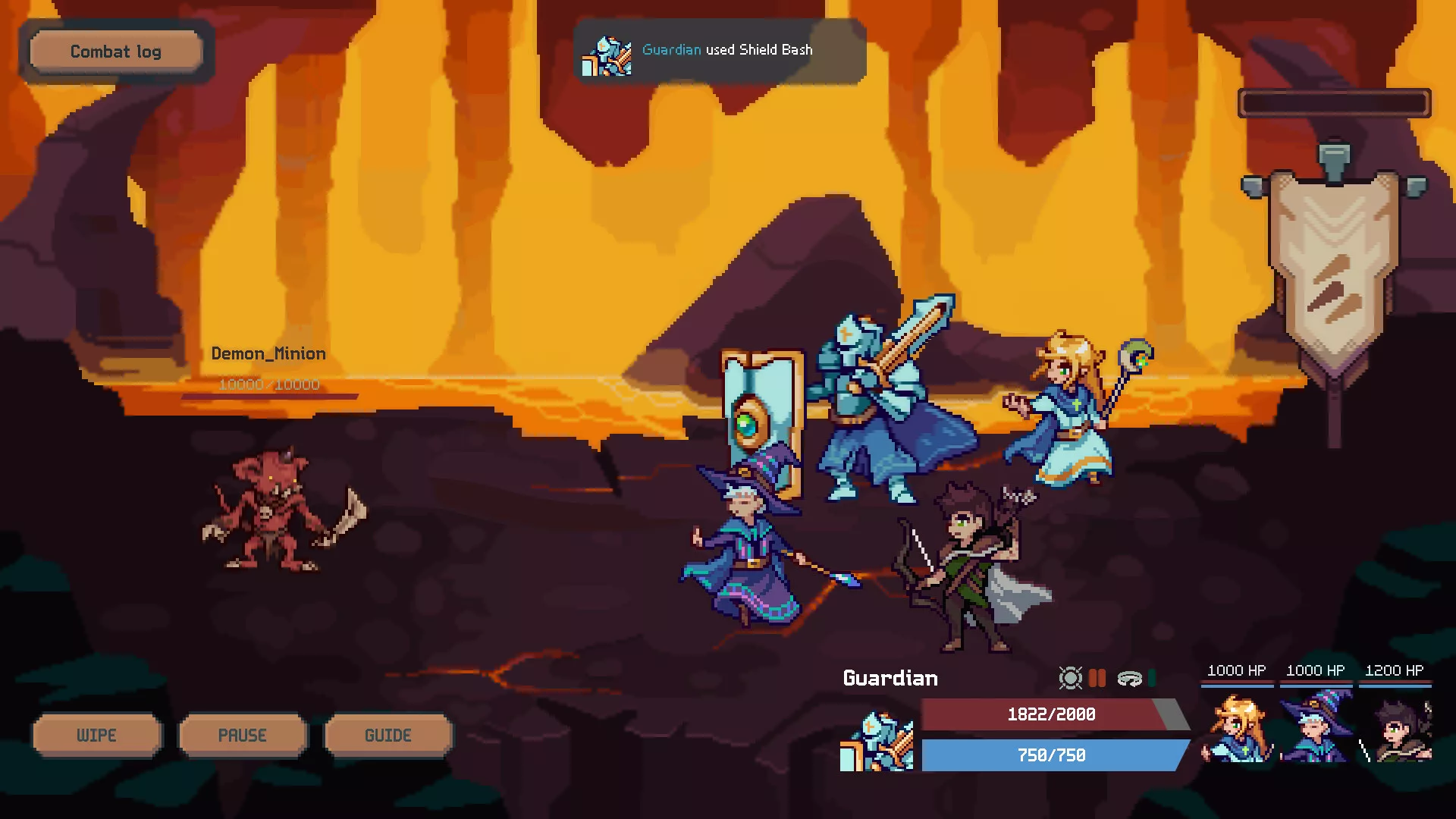Image resolution: width=1456 pixels, height=819 pixels.
Task: Select the blonde priestess party portrait
Action: [1238, 730]
